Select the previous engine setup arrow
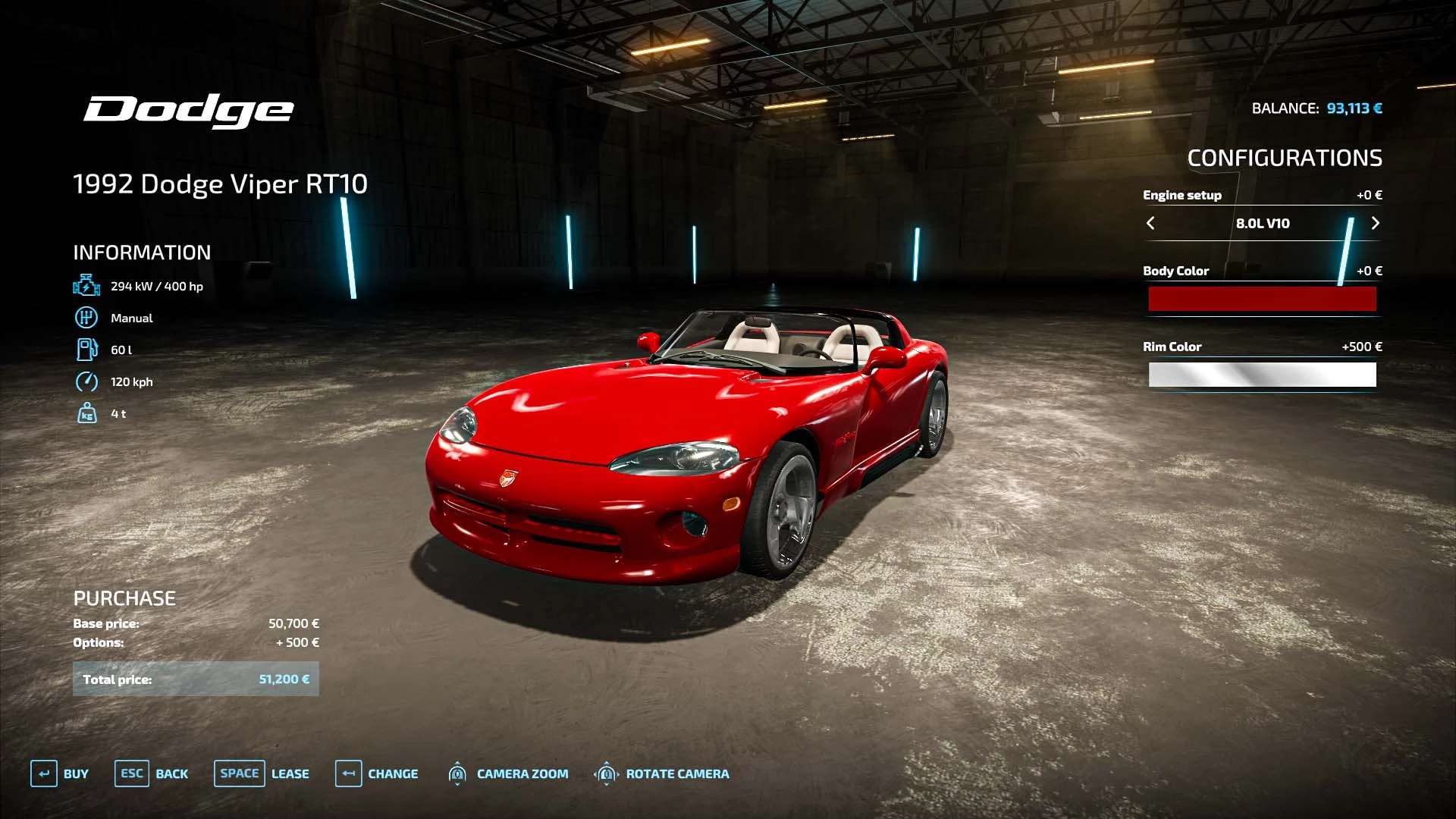This screenshot has width=1456, height=819. [x=1150, y=223]
